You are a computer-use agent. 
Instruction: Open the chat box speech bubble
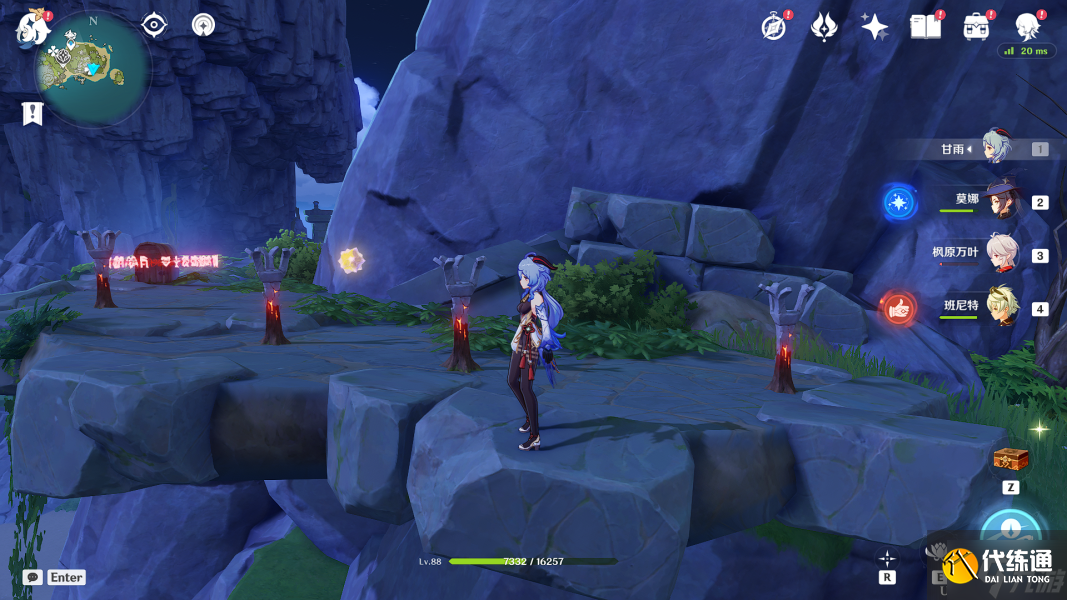(x=33, y=577)
